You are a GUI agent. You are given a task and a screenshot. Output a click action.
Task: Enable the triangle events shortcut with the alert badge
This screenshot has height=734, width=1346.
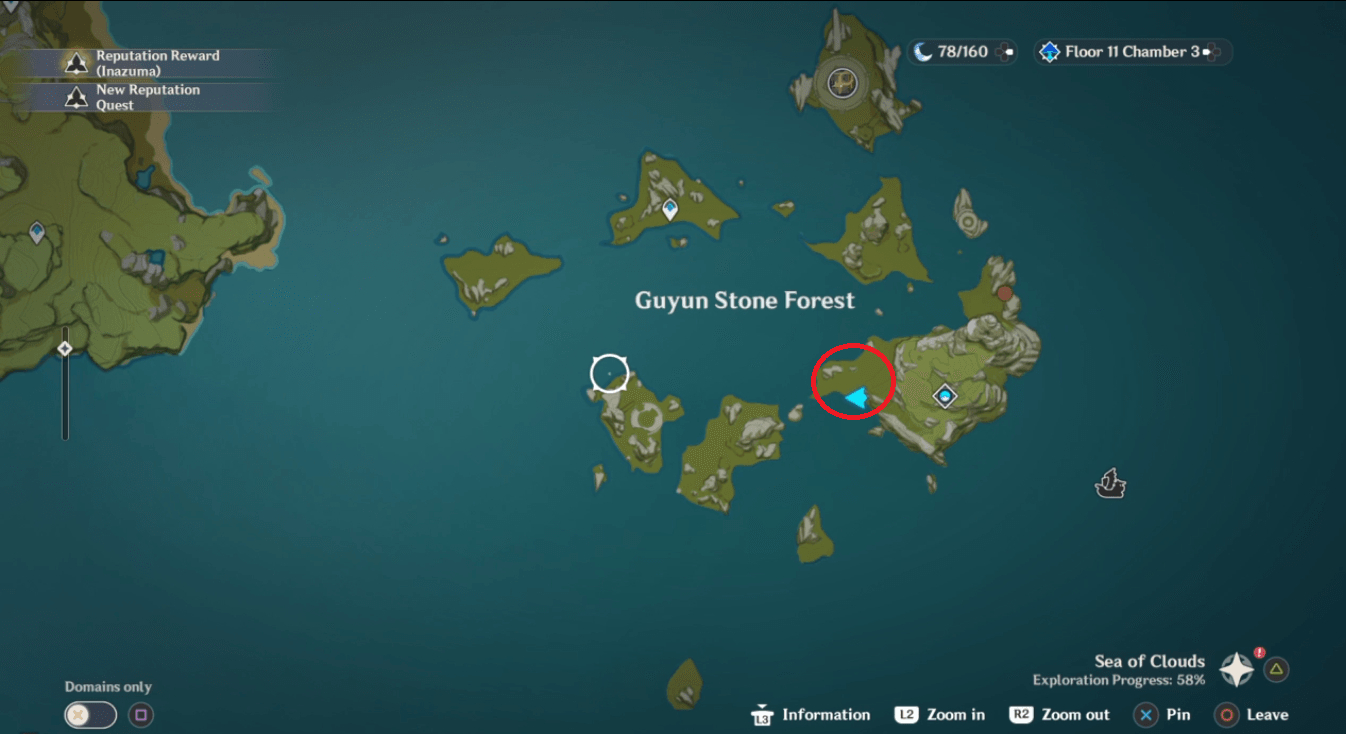point(1275,670)
